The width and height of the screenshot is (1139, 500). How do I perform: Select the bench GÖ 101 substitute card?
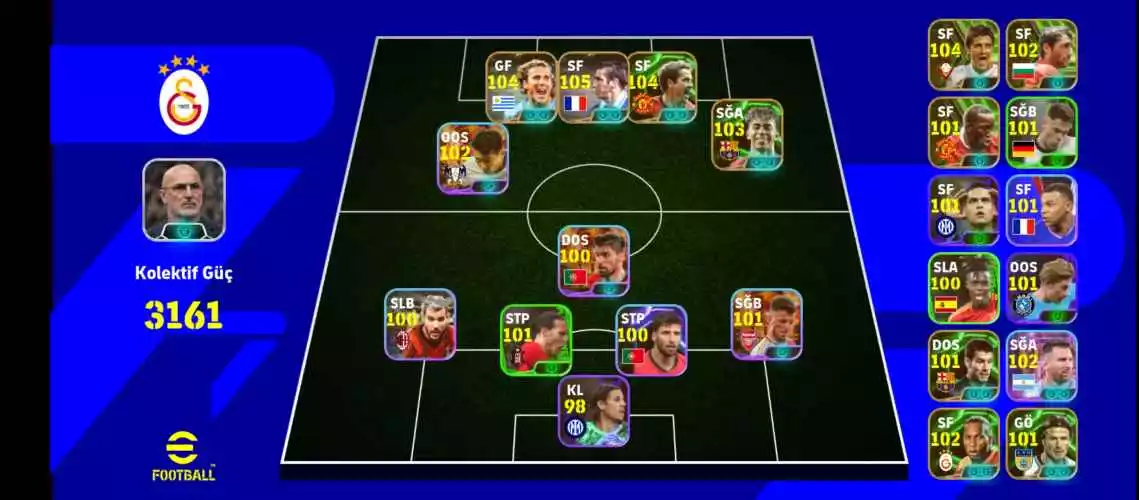[x=1041, y=444]
